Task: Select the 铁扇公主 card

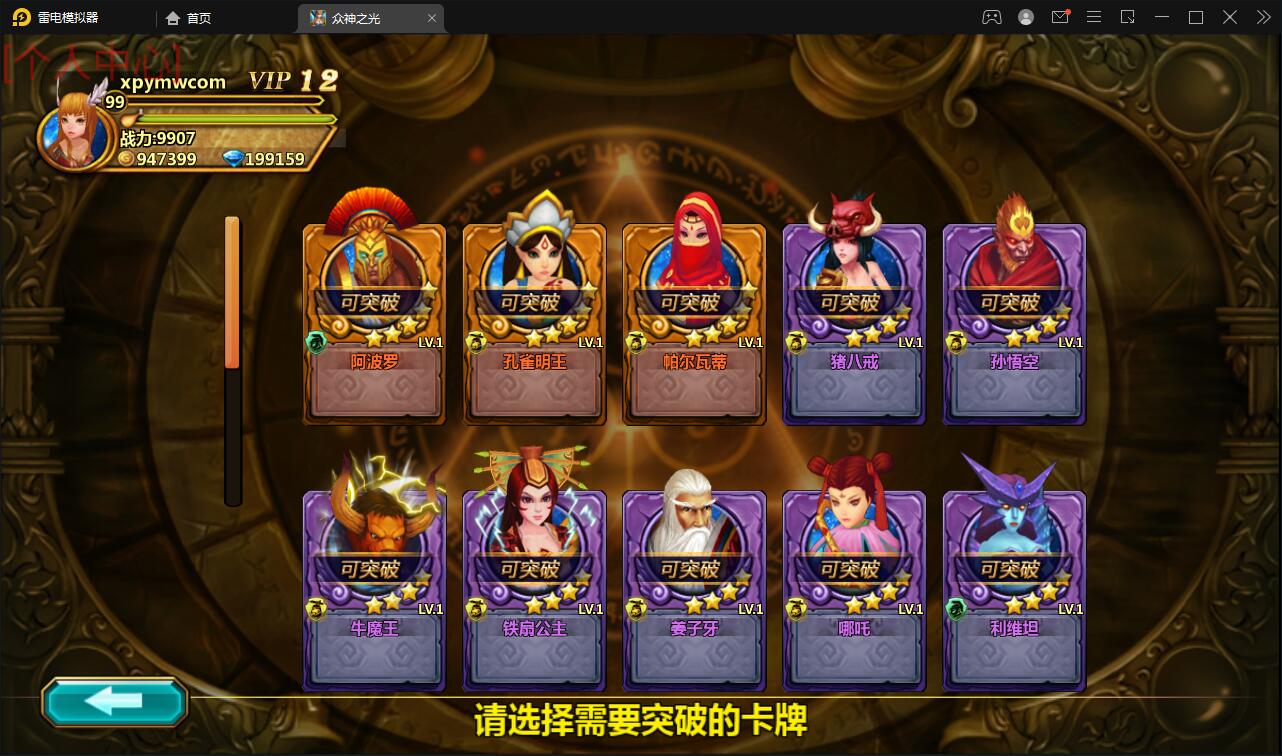Action: 534,589
